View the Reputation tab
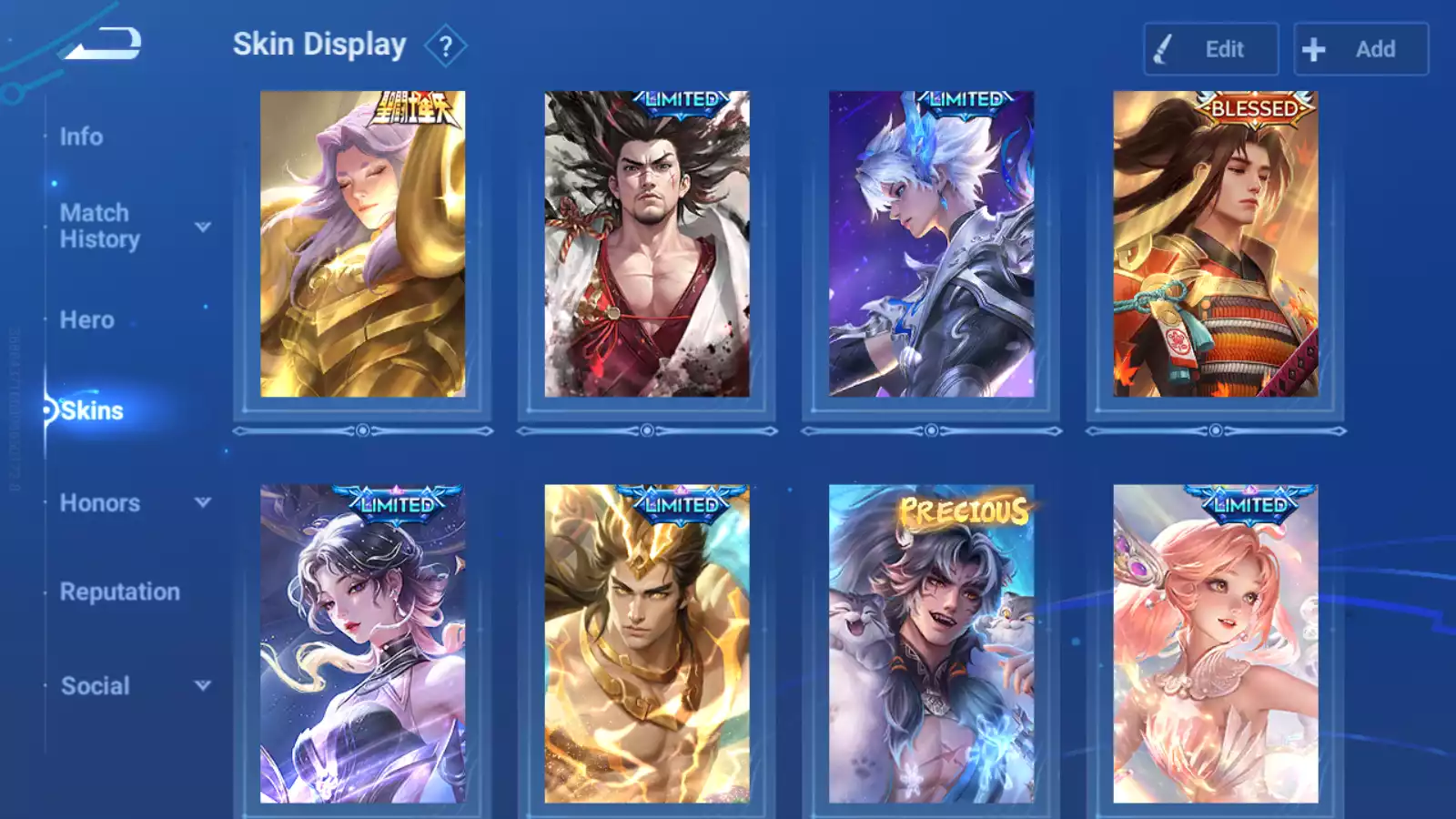The height and width of the screenshot is (819, 1456). [x=119, y=592]
